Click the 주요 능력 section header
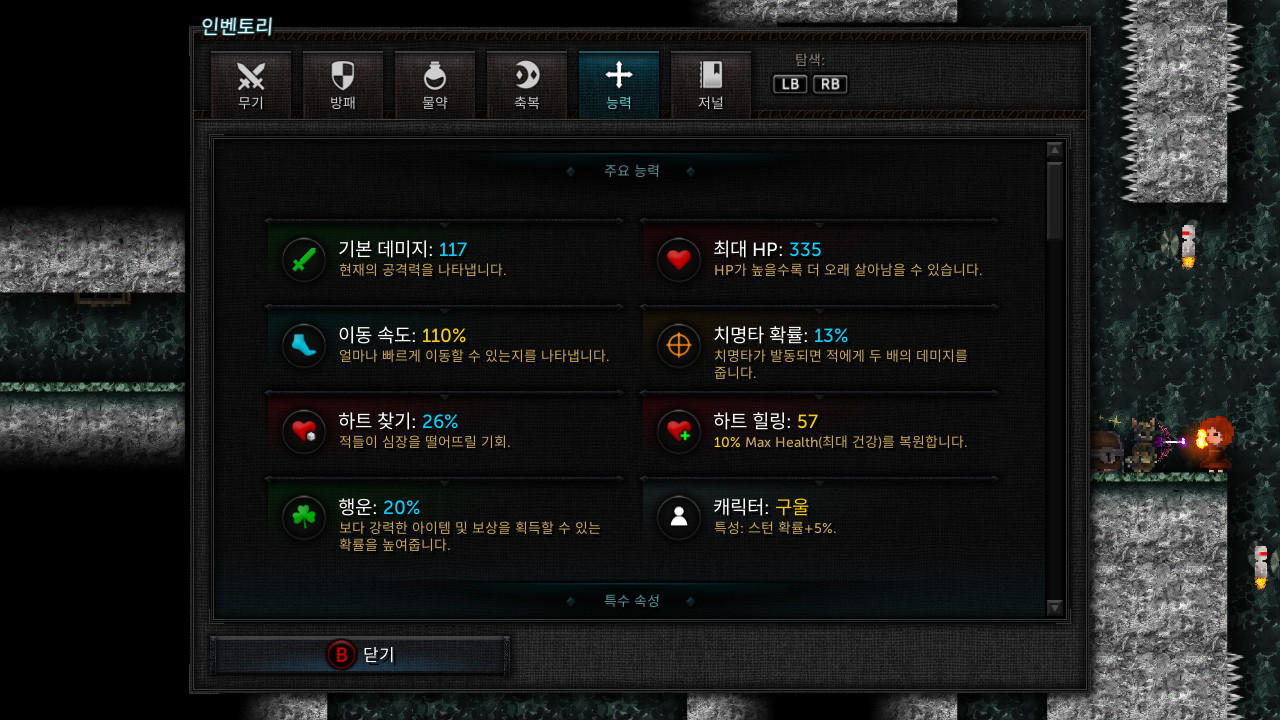Screen dimensions: 1280x720 point(631,171)
